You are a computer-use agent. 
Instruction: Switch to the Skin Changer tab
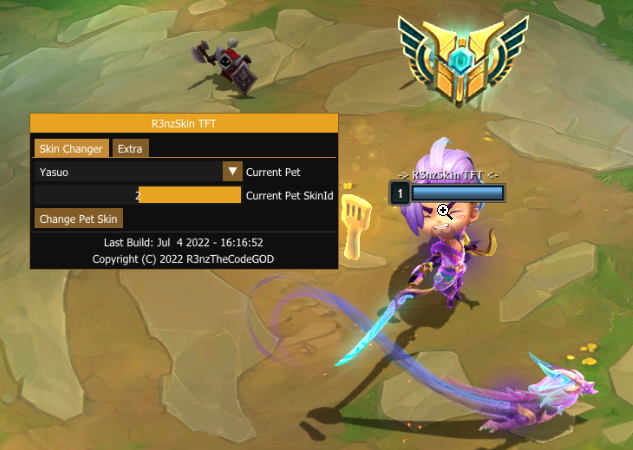point(70,149)
